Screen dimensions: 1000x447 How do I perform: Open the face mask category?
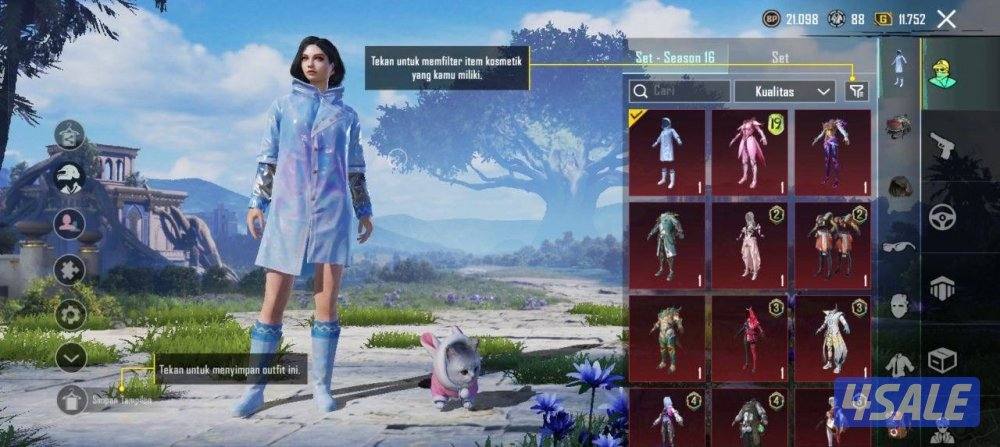(x=899, y=305)
